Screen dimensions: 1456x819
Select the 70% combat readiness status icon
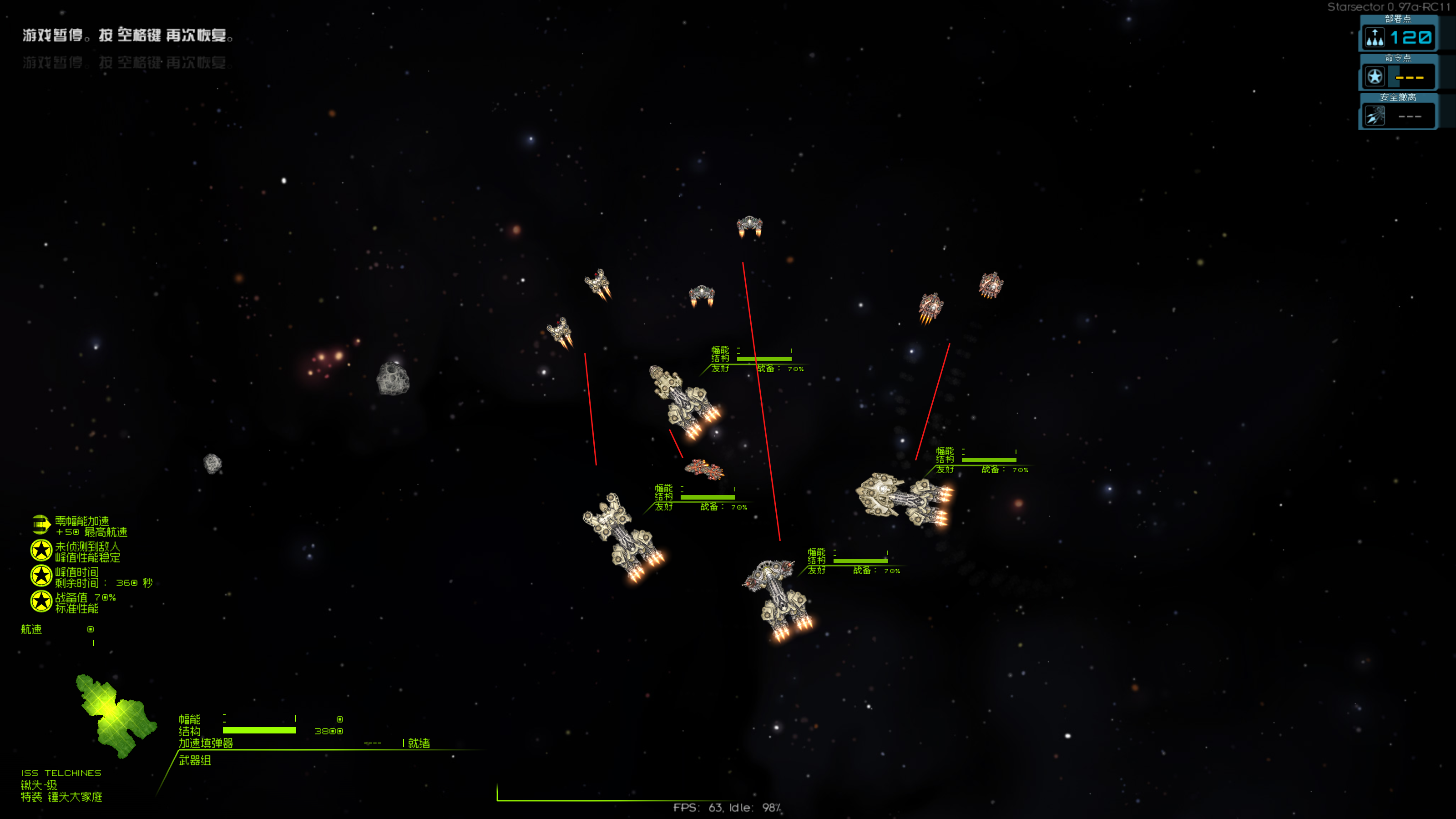40,602
